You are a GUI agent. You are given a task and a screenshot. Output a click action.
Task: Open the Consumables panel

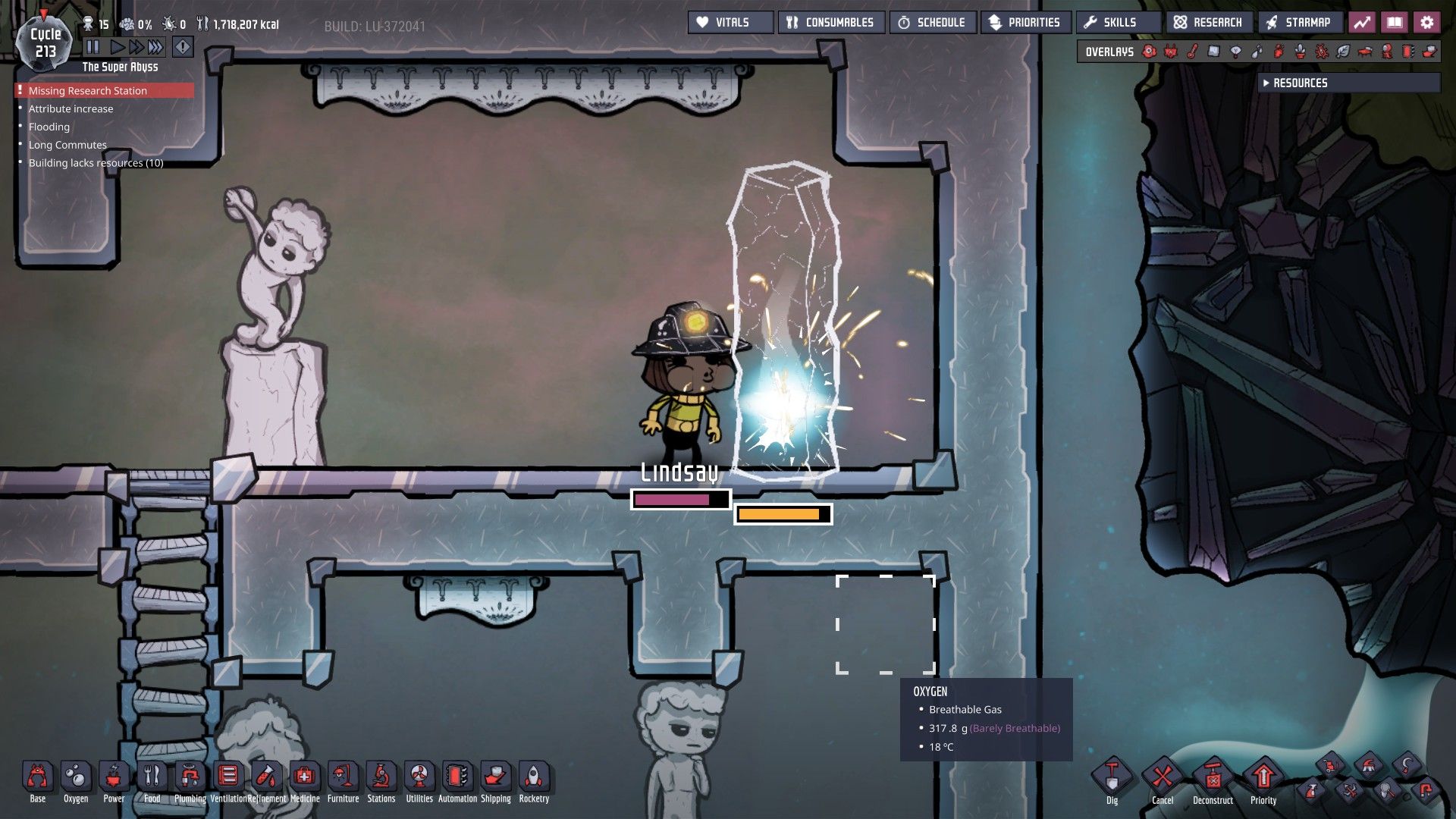click(830, 23)
